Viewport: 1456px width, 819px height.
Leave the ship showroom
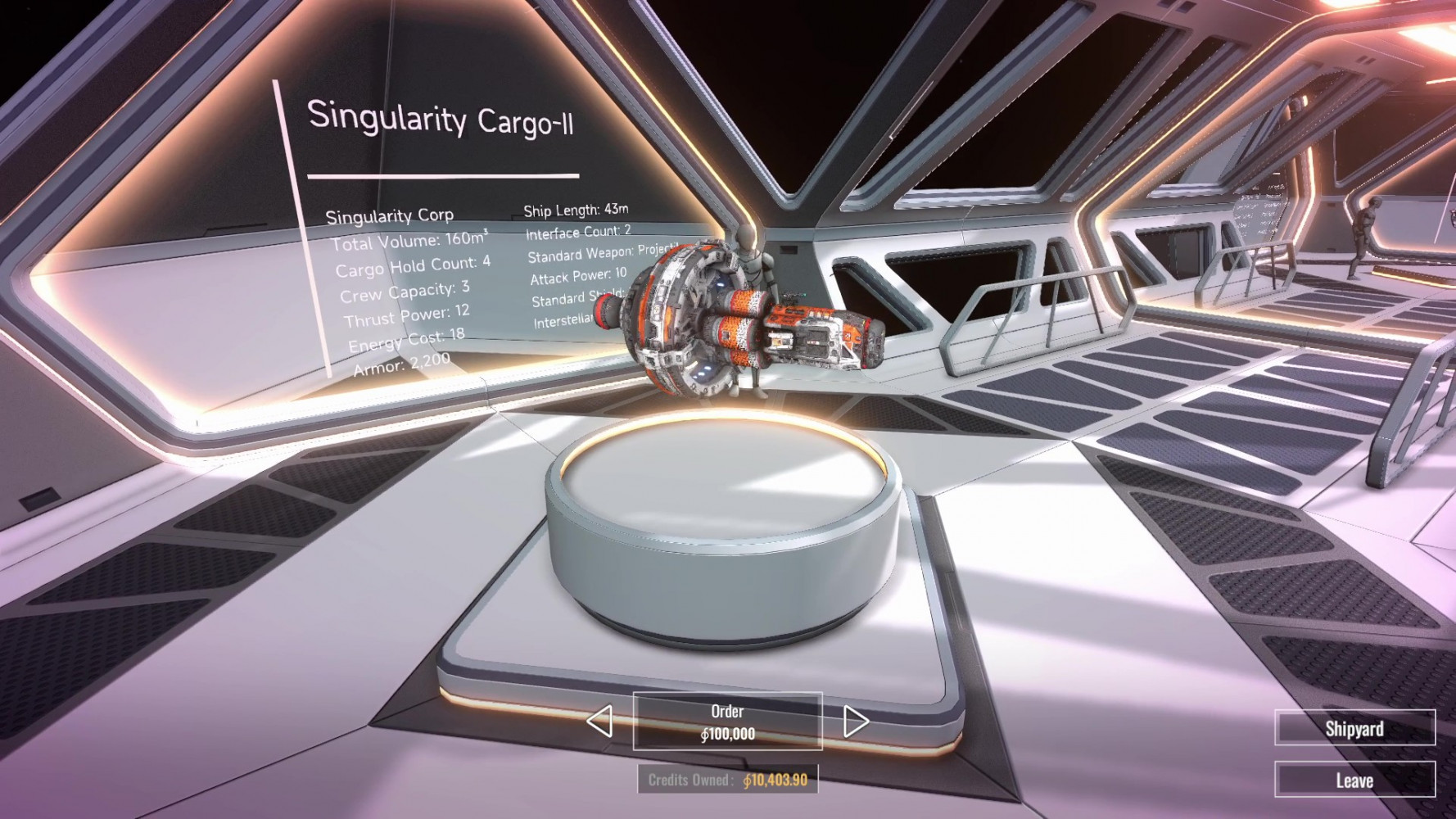1354,780
